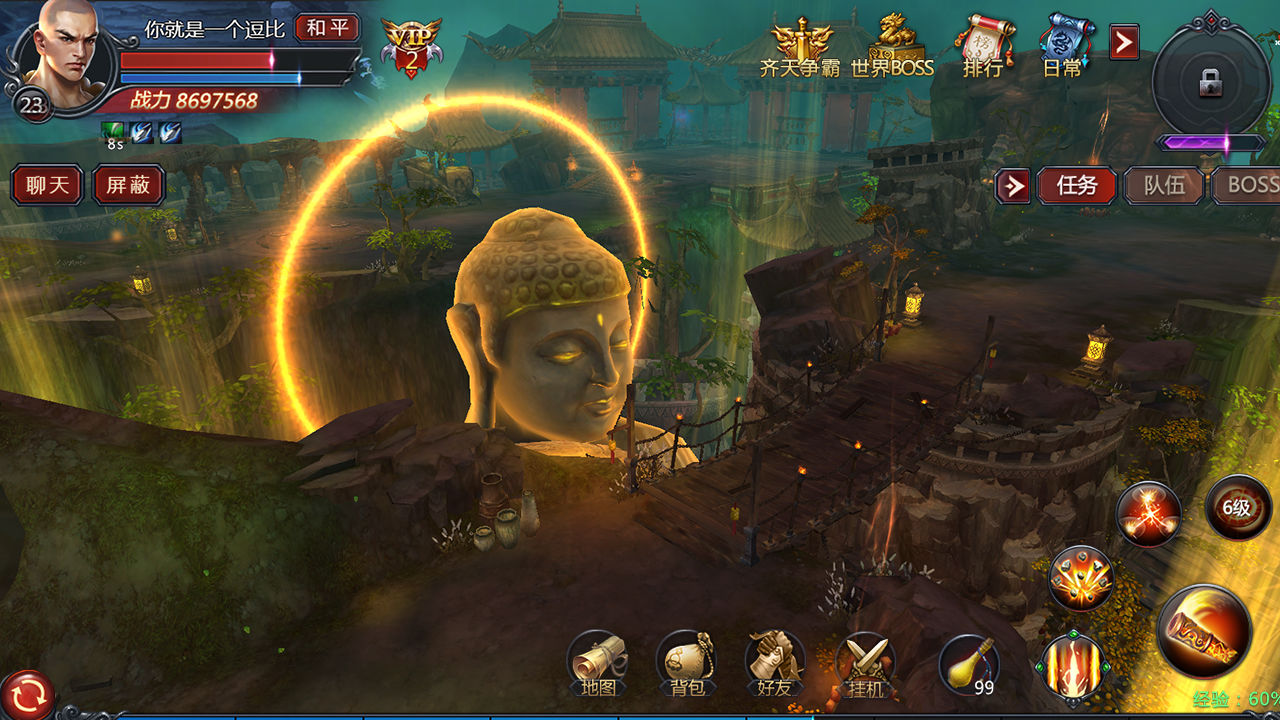The width and height of the screenshot is (1280, 720).
Task: Open the 地图 map
Action: [598, 664]
